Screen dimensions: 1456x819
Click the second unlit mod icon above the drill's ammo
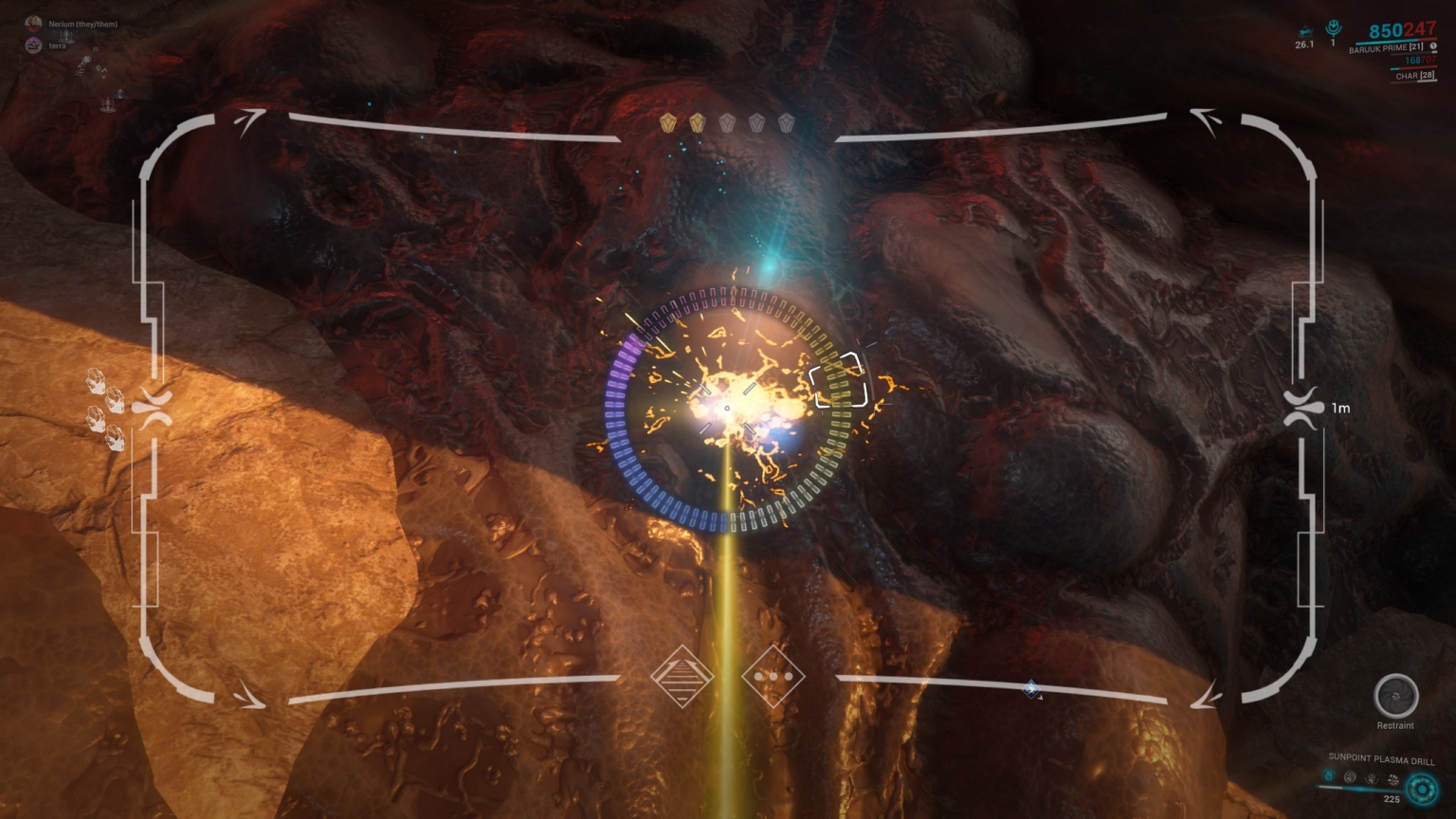pos(1350,777)
